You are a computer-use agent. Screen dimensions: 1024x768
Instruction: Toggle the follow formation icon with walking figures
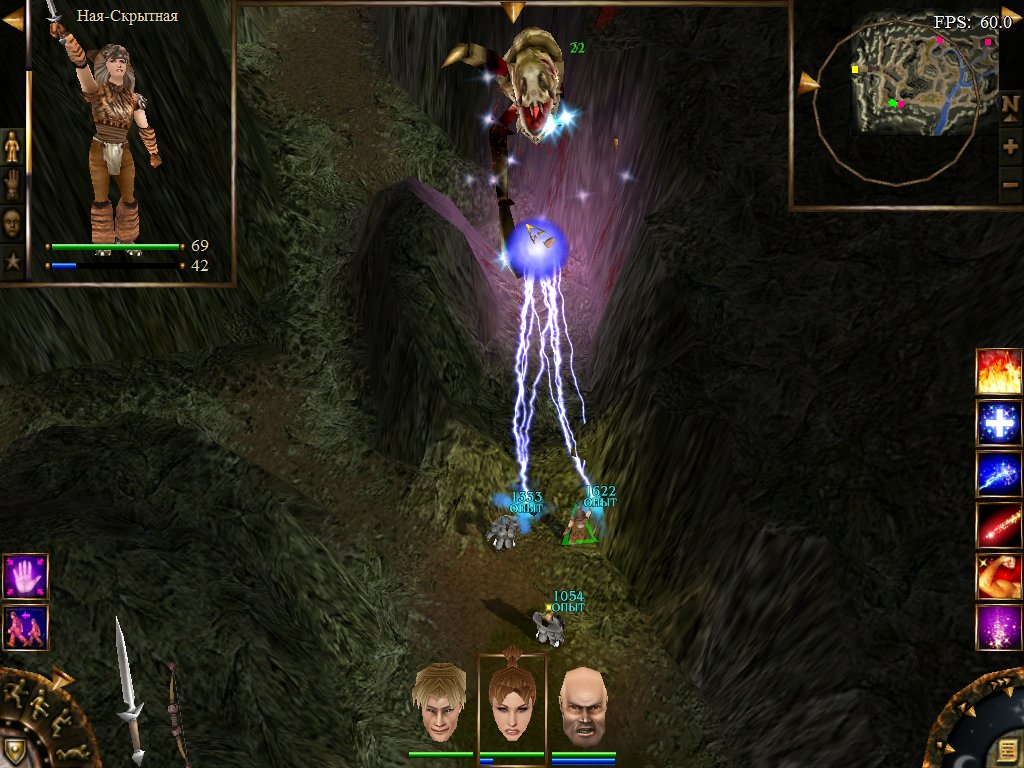coord(25,627)
